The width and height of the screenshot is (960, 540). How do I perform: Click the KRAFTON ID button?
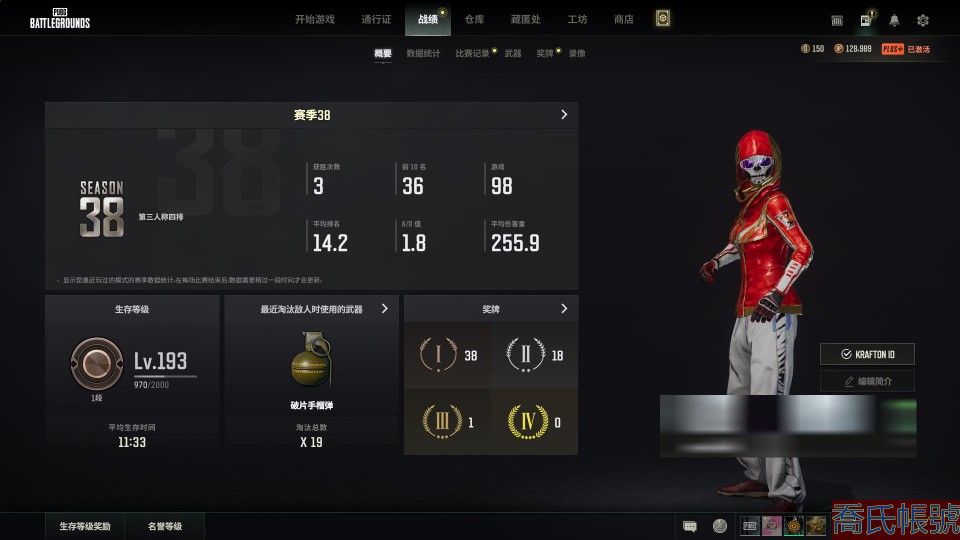(867, 354)
